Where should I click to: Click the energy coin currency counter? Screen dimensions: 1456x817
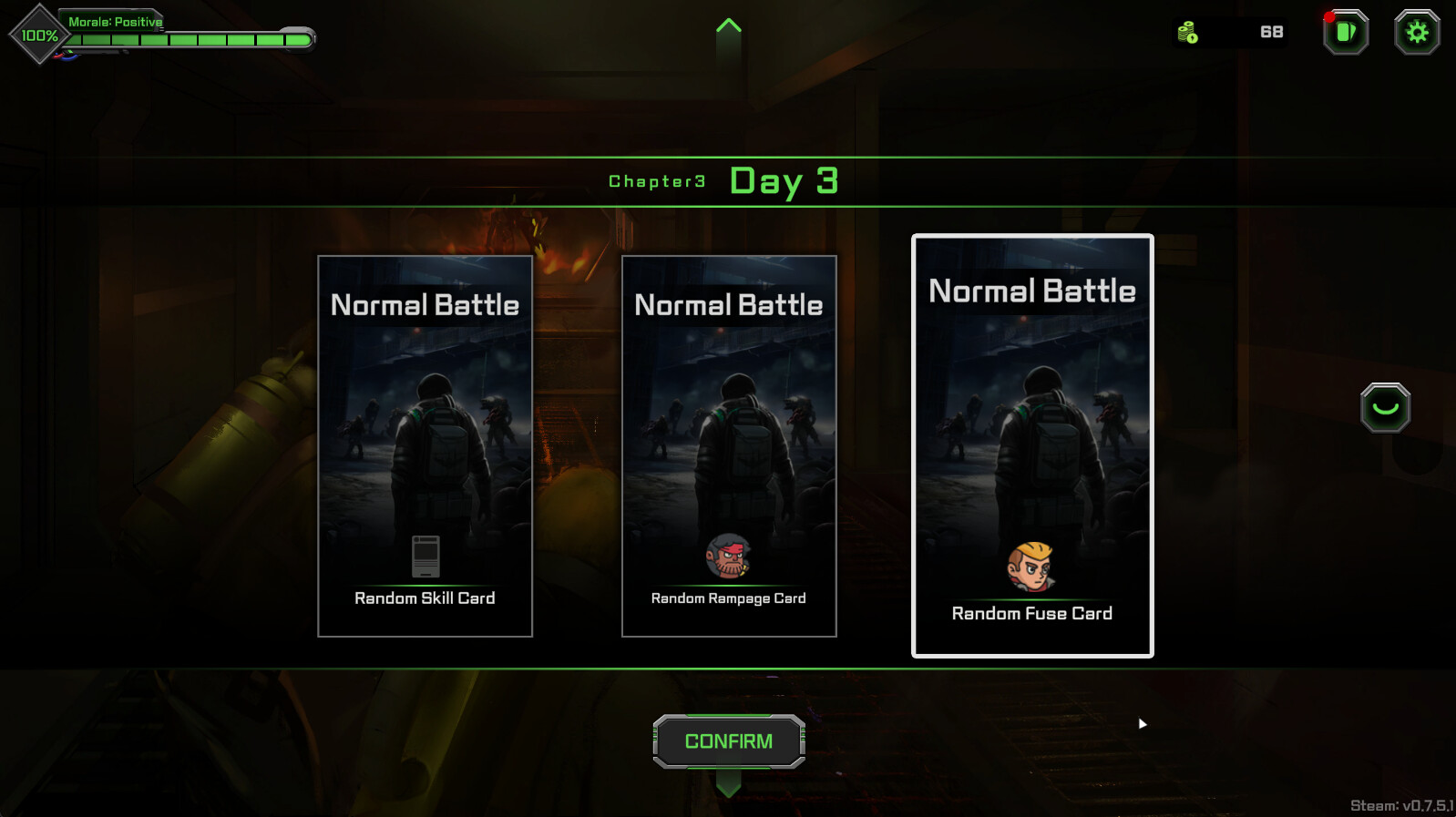coord(1230,33)
